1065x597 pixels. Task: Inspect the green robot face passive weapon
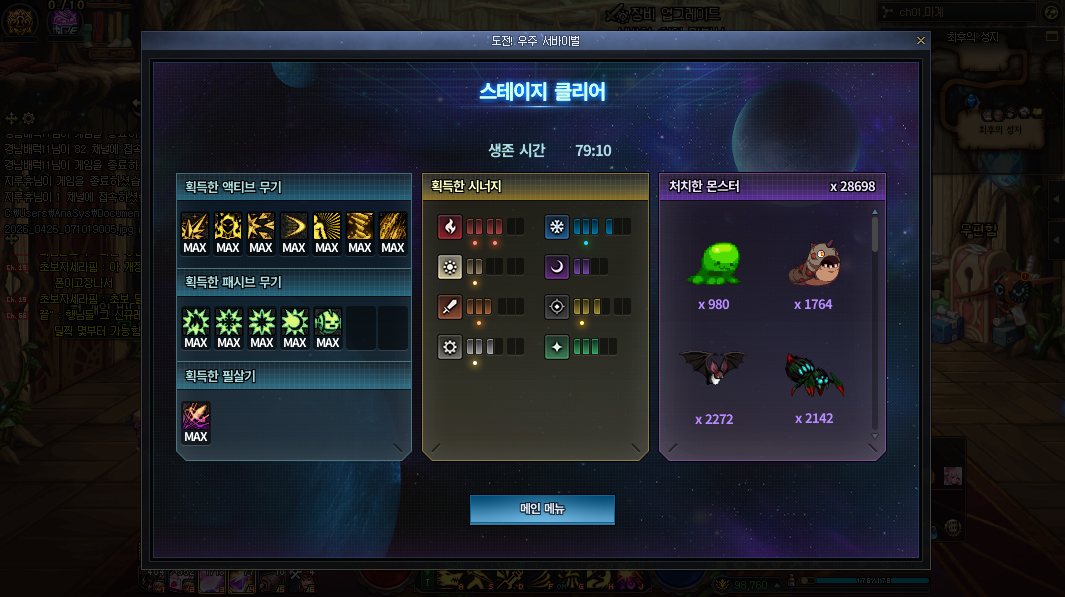point(328,322)
